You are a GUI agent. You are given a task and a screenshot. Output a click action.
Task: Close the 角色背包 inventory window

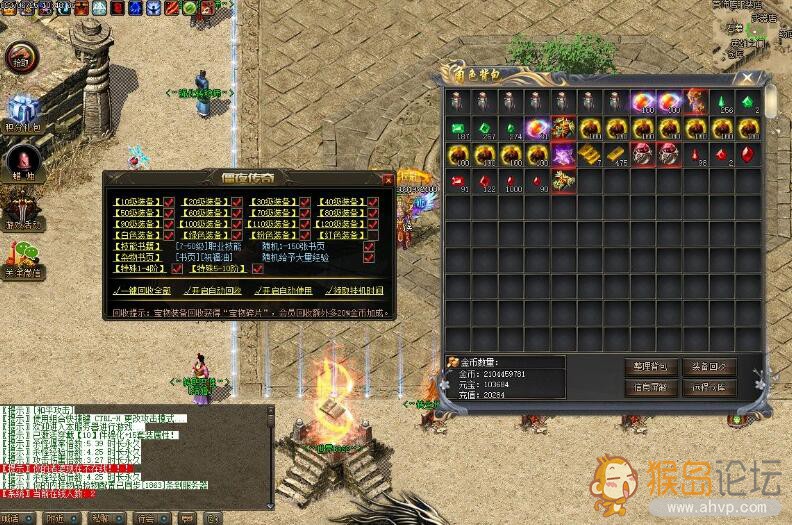(742, 76)
